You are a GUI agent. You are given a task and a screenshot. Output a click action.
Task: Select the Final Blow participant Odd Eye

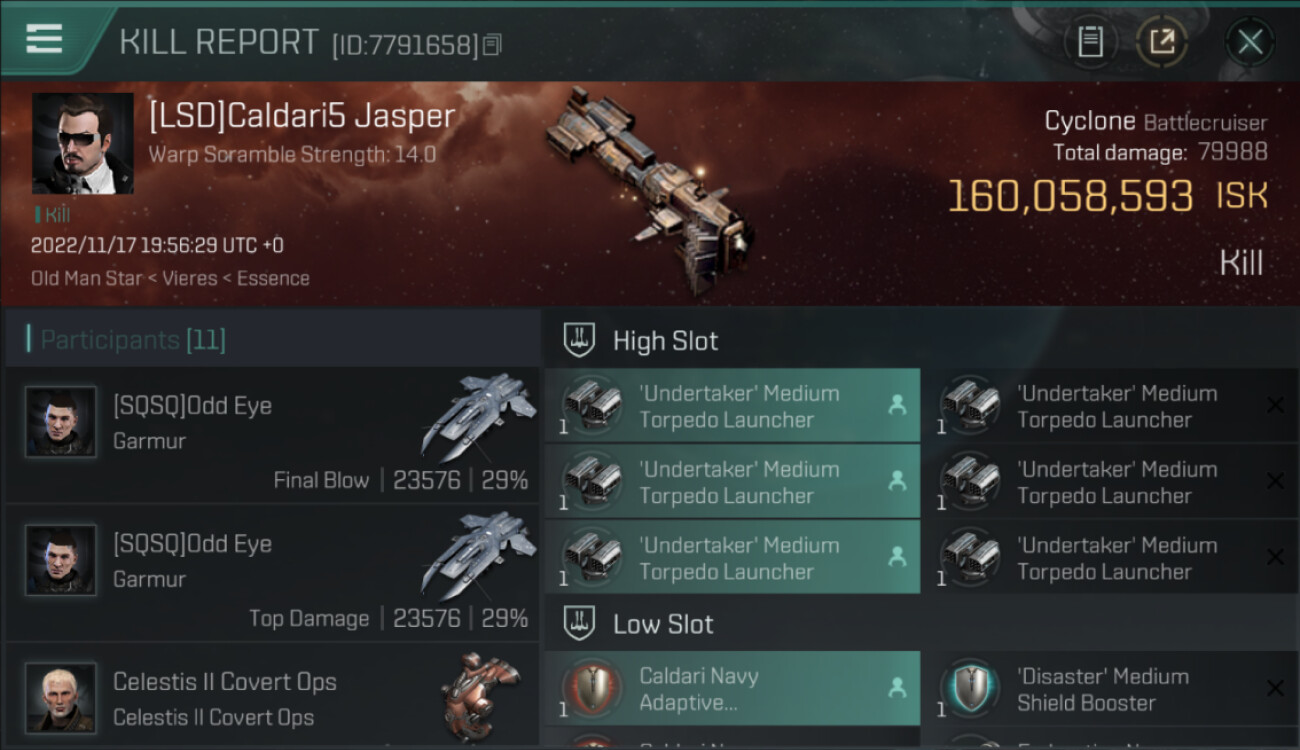point(272,435)
